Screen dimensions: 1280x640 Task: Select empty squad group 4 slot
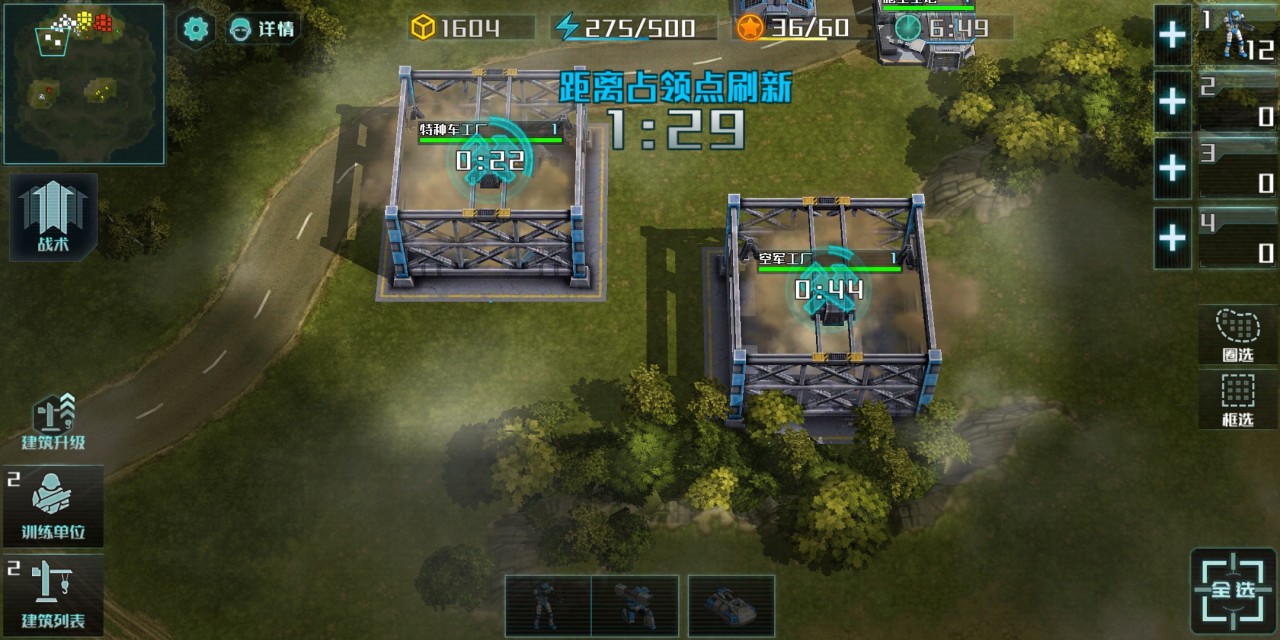[x=1238, y=238]
